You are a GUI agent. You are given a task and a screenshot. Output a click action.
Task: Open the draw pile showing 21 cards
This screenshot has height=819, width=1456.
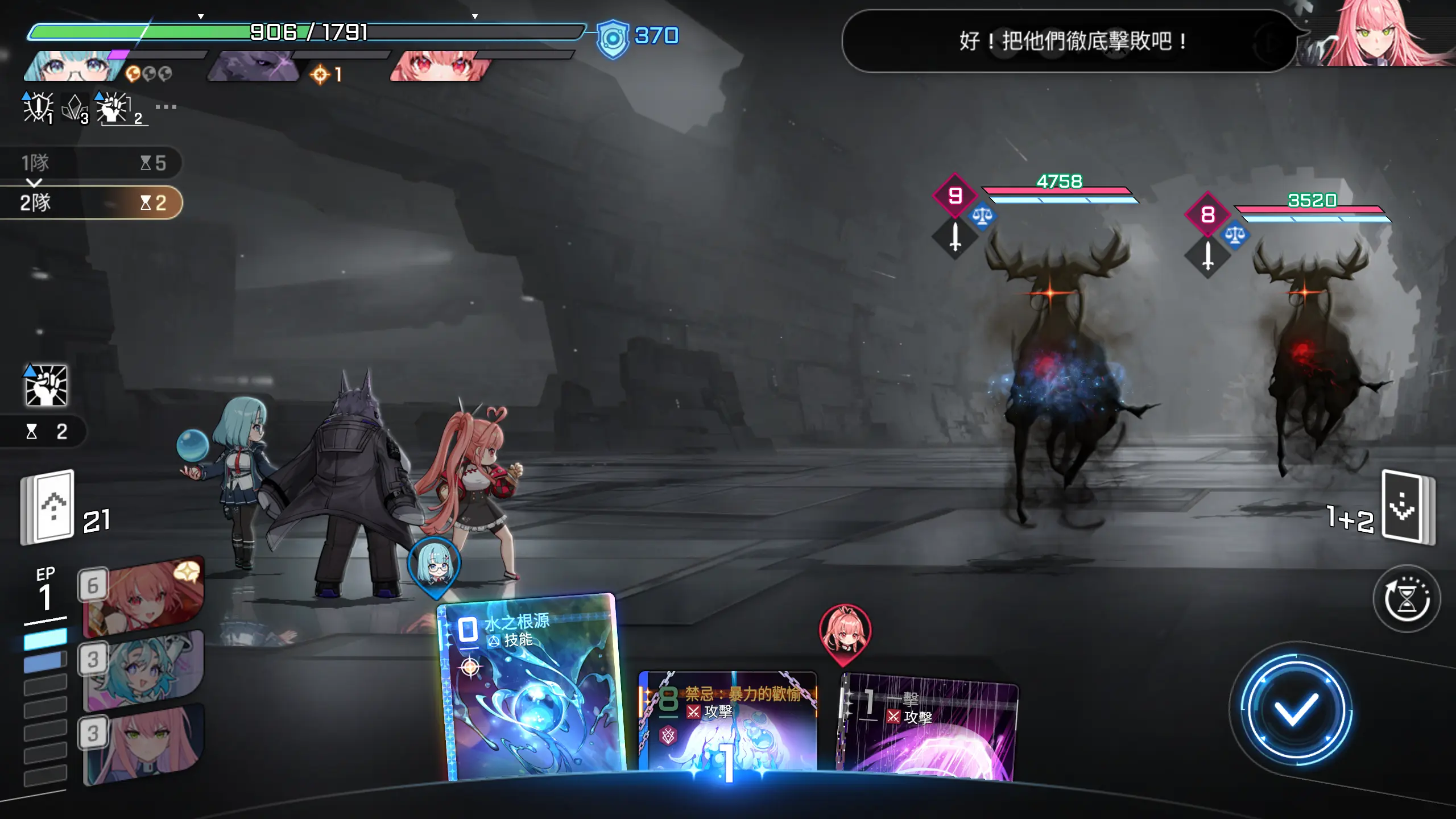tap(49, 507)
